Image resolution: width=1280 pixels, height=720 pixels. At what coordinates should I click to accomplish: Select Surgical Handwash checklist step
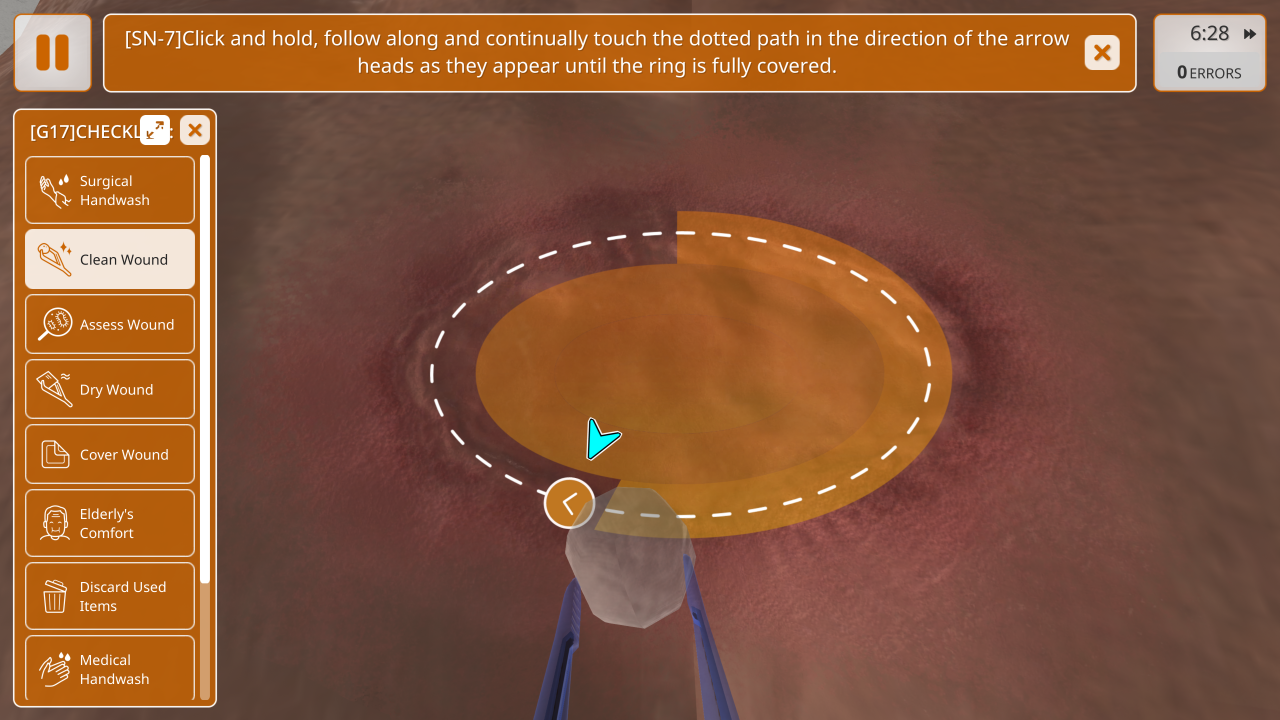coord(110,190)
